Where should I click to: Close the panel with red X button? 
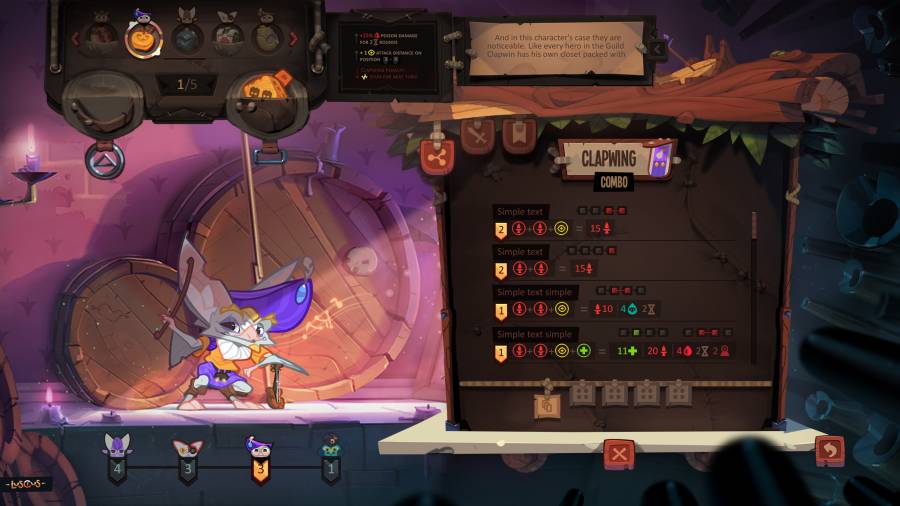pyautogui.click(x=619, y=454)
